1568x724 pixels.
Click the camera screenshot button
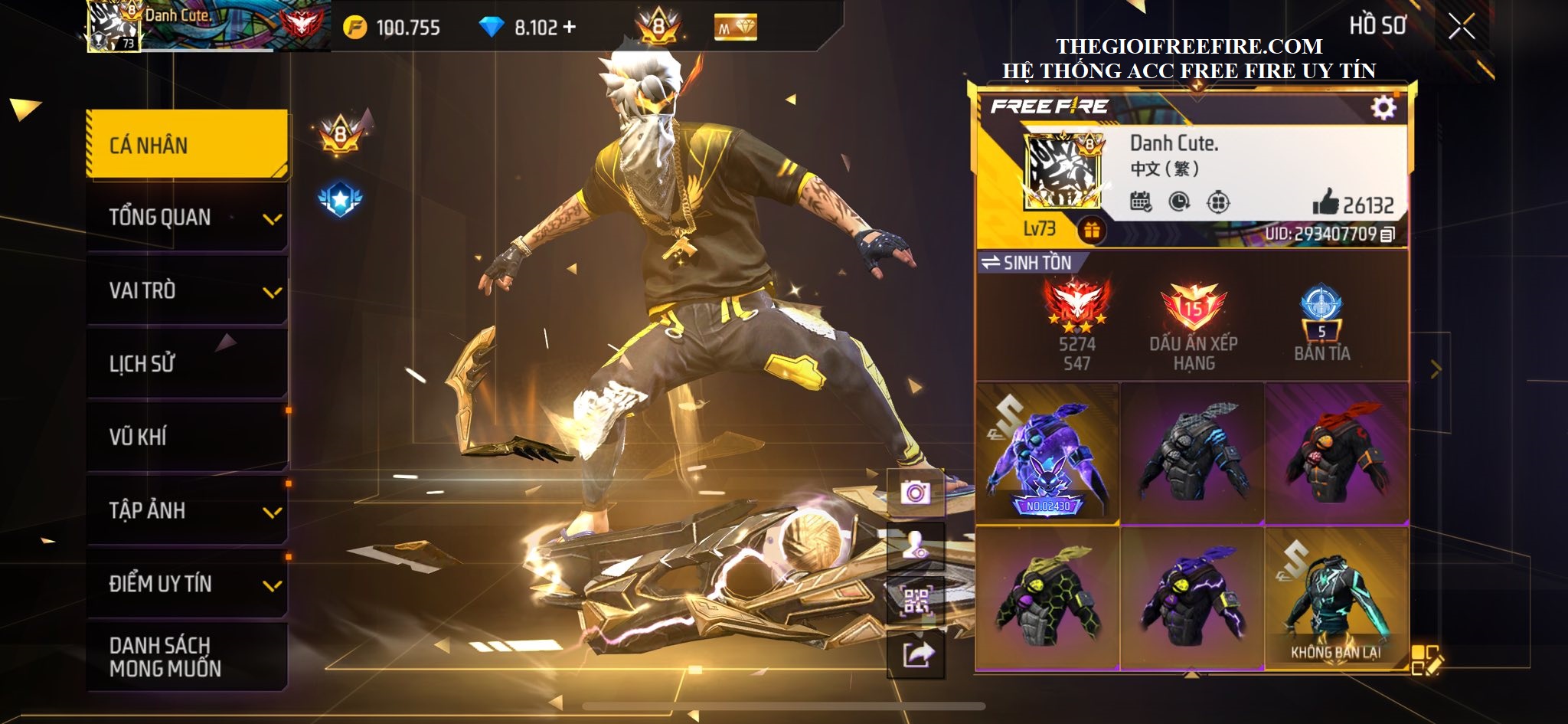(915, 492)
